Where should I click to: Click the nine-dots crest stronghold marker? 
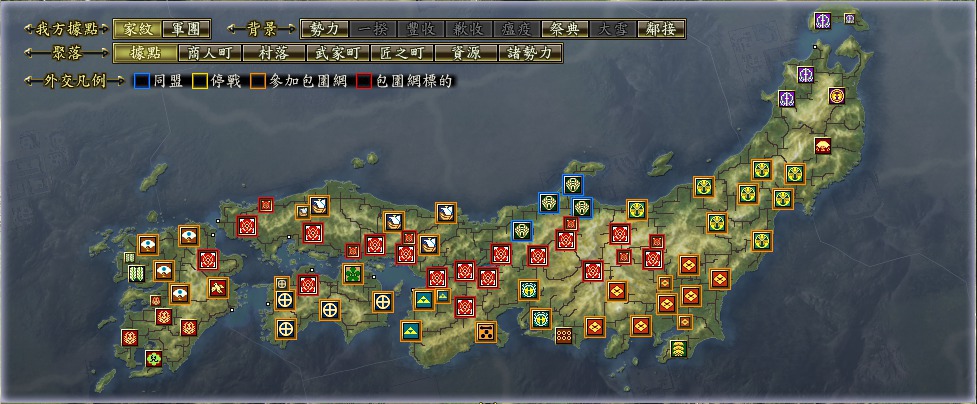click(x=564, y=335)
